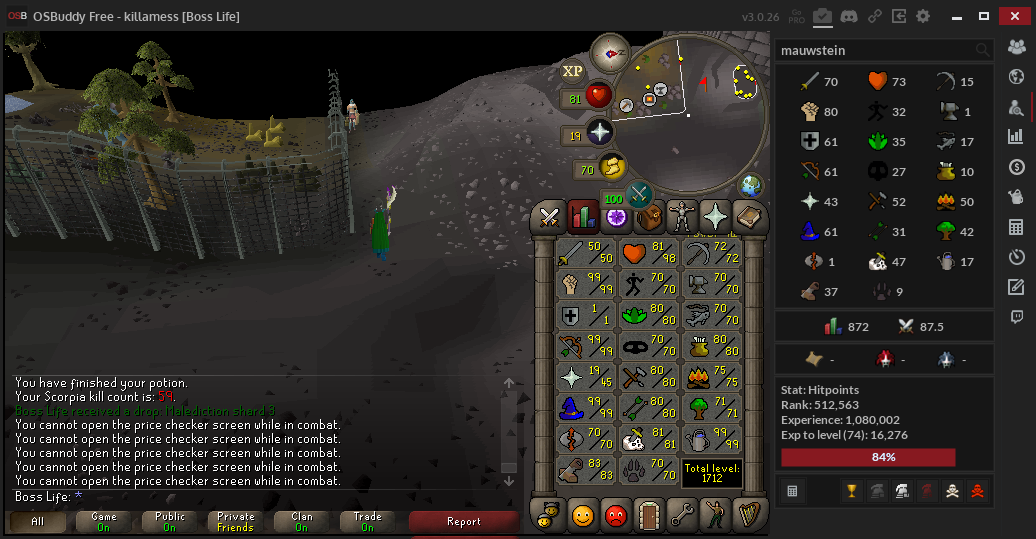Open the world map globe
The width and height of the screenshot is (1036, 539).
tap(750, 186)
